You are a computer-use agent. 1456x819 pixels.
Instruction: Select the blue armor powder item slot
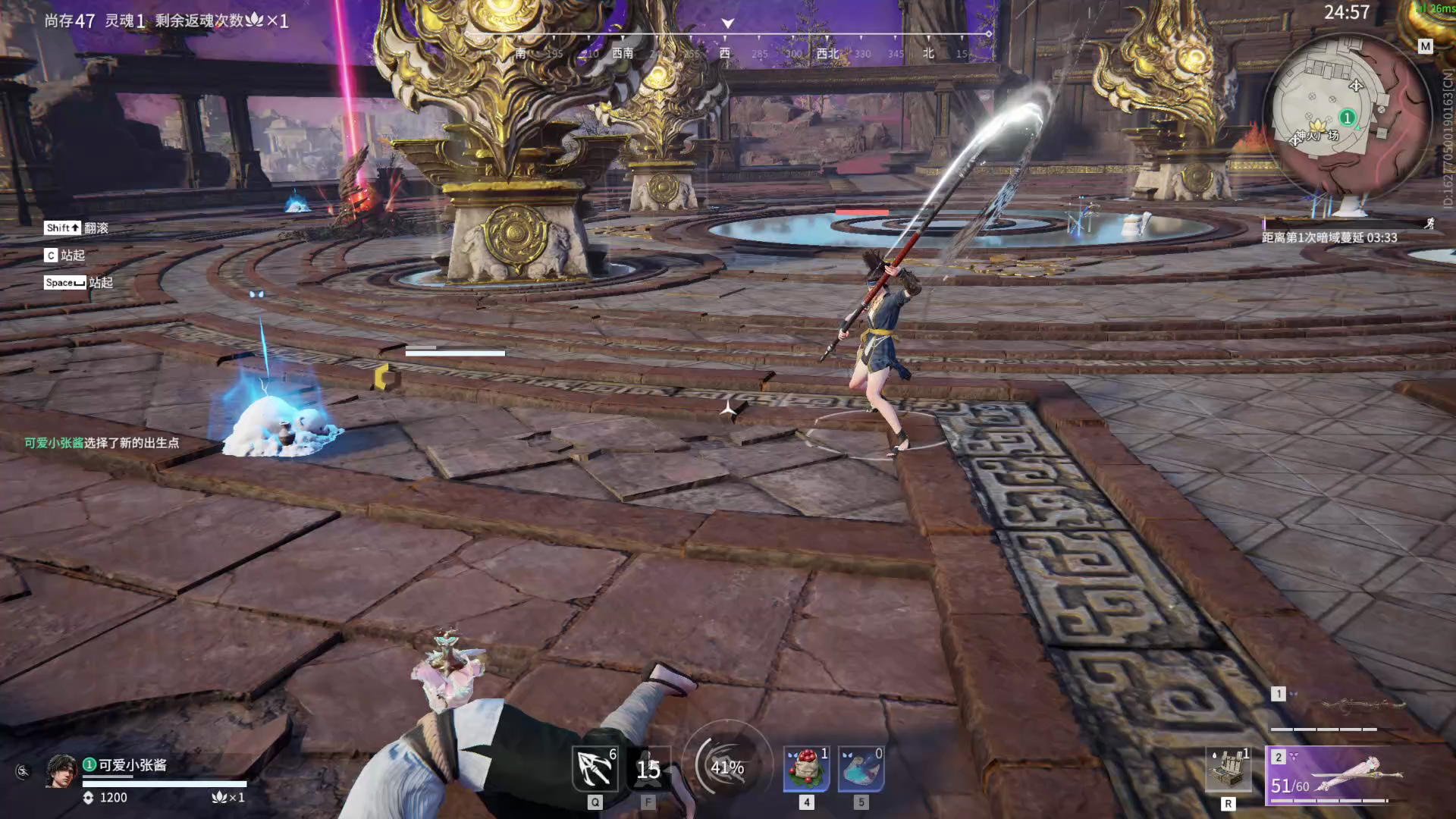tap(861, 770)
